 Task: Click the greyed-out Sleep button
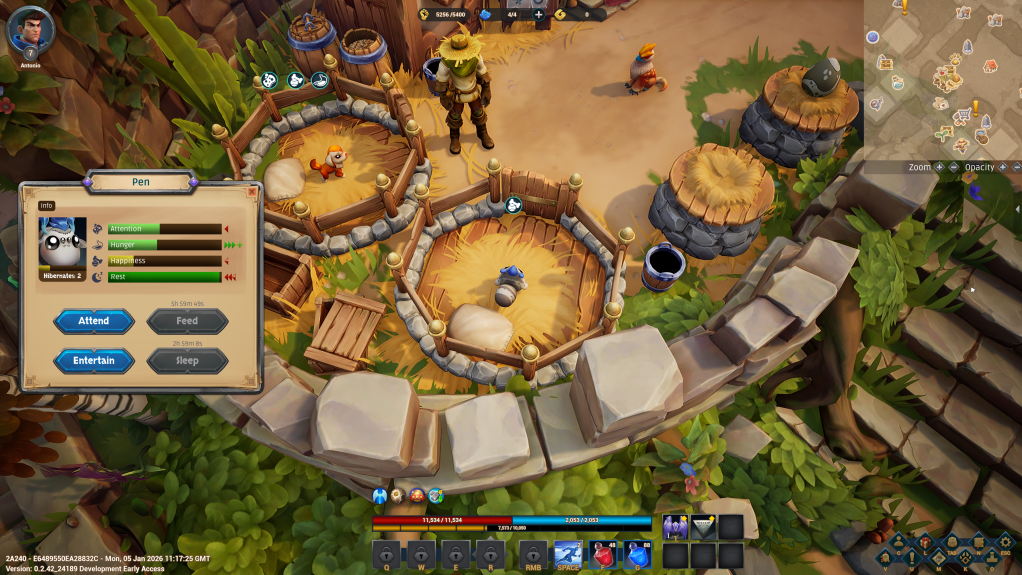click(187, 360)
